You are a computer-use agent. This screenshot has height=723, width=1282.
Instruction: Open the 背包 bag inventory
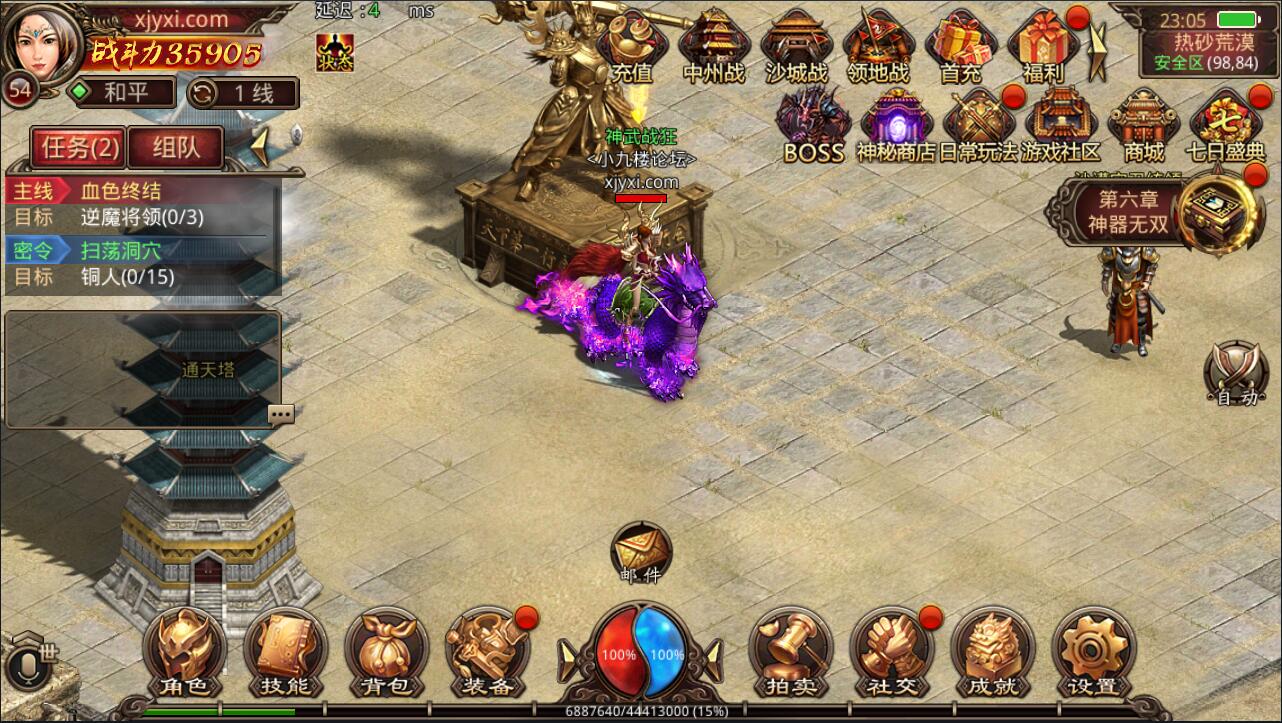tap(386, 653)
